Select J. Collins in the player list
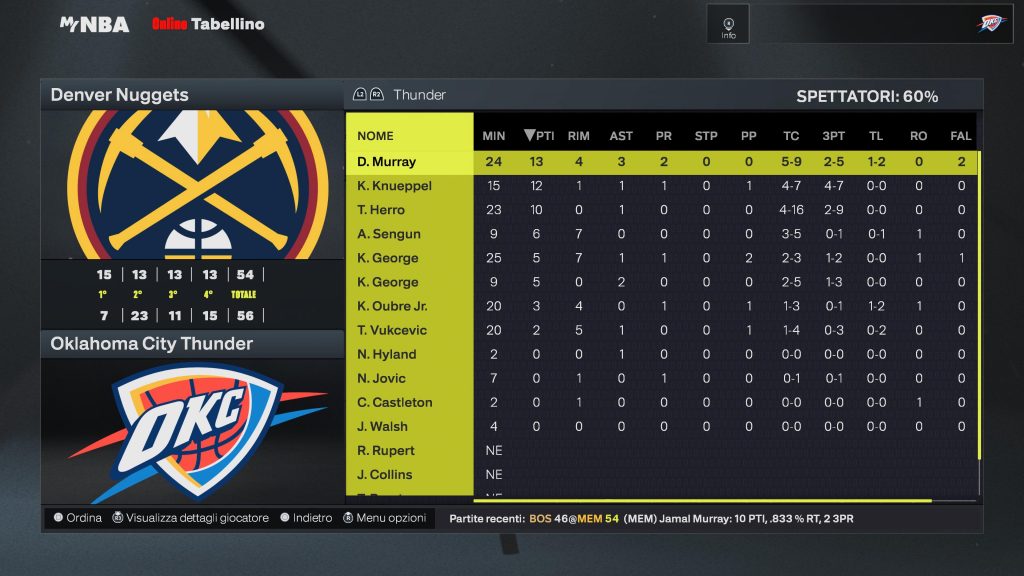Viewport: 1024px width, 576px height. [384, 474]
